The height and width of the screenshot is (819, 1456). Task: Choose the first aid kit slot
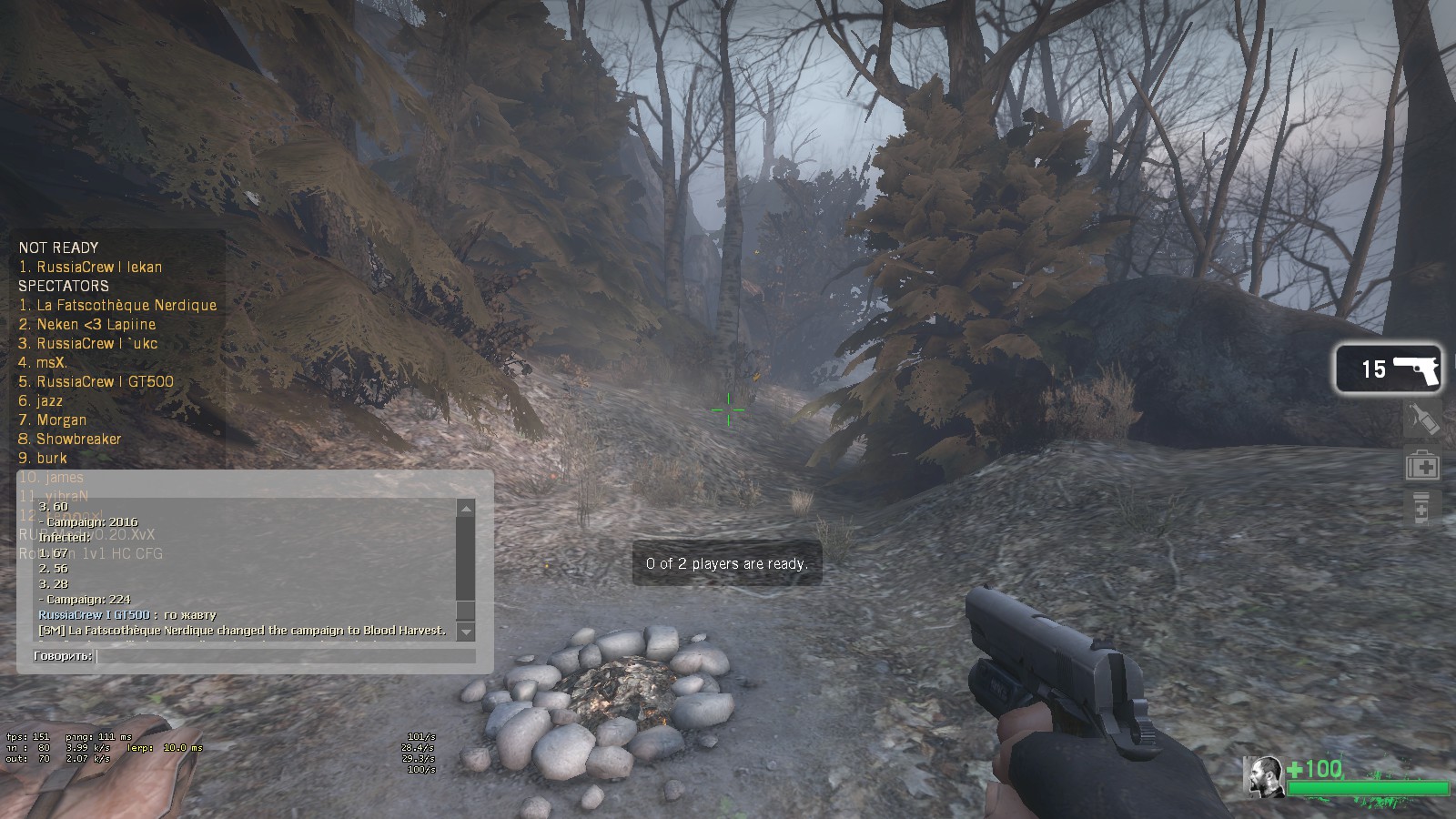pyautogui.click(x=1422, y=467)
